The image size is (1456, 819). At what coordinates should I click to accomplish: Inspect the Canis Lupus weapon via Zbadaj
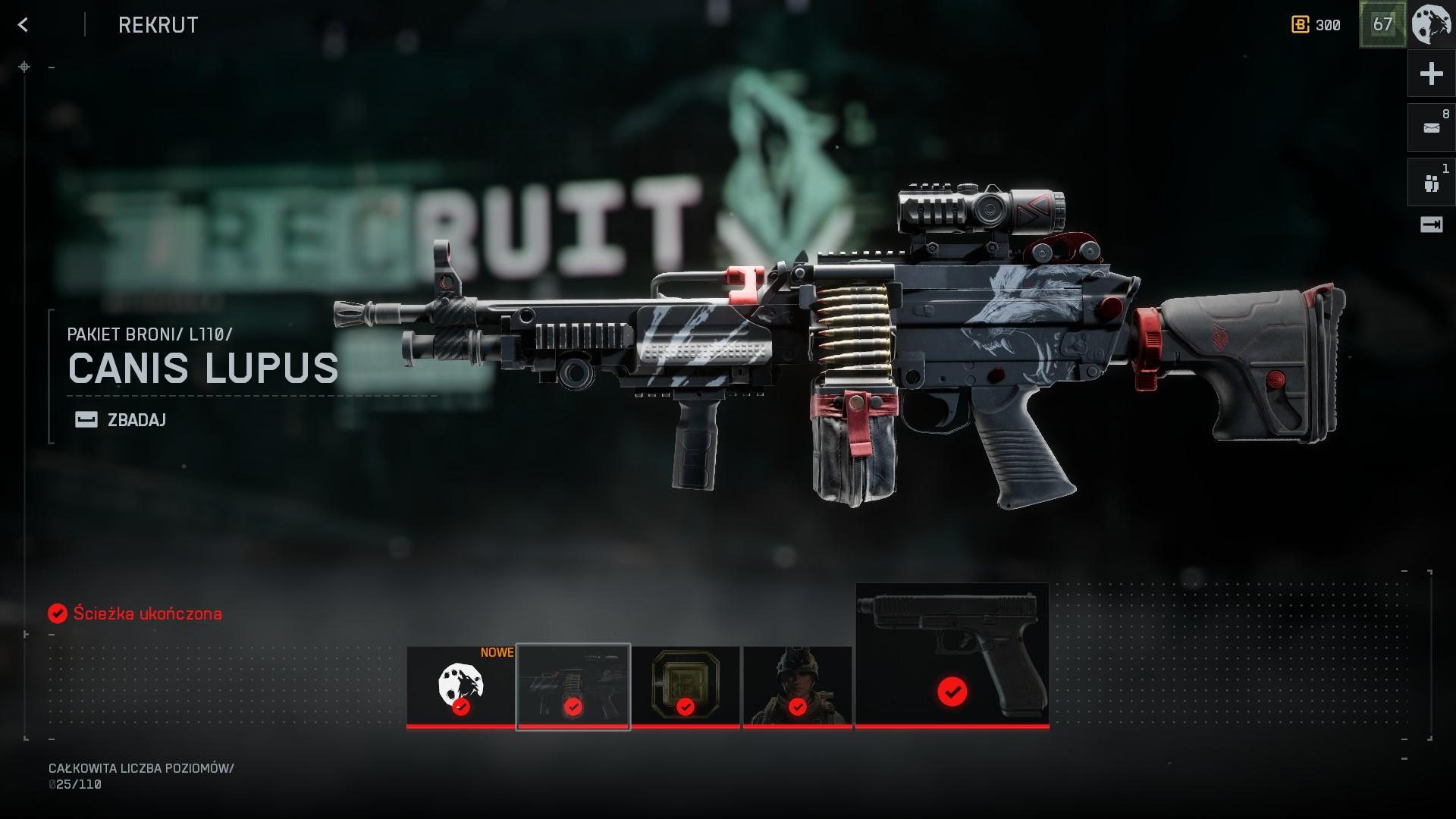click(121, 419)
